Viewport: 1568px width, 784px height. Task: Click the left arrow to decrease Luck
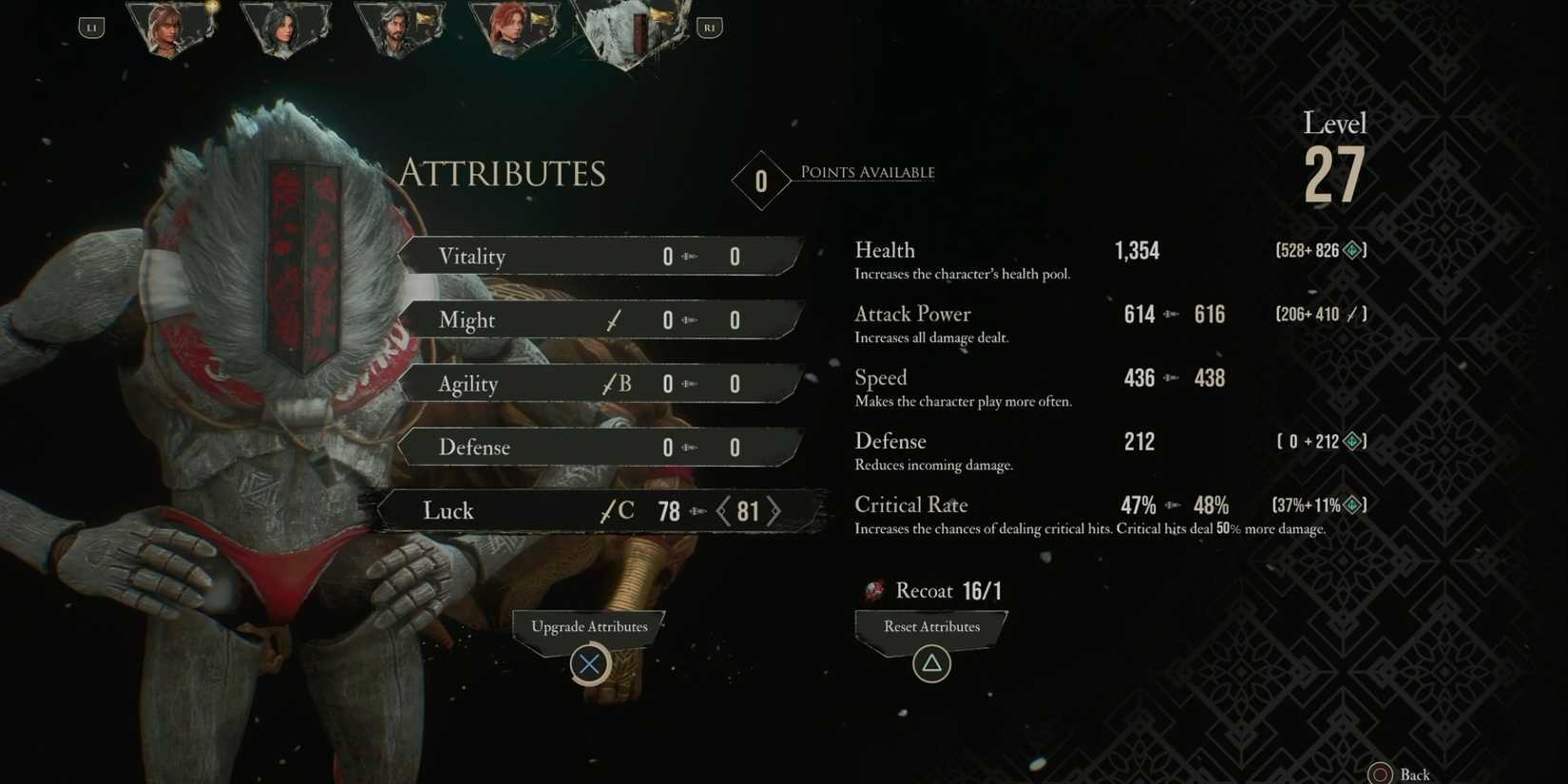[x=724, y=510]
